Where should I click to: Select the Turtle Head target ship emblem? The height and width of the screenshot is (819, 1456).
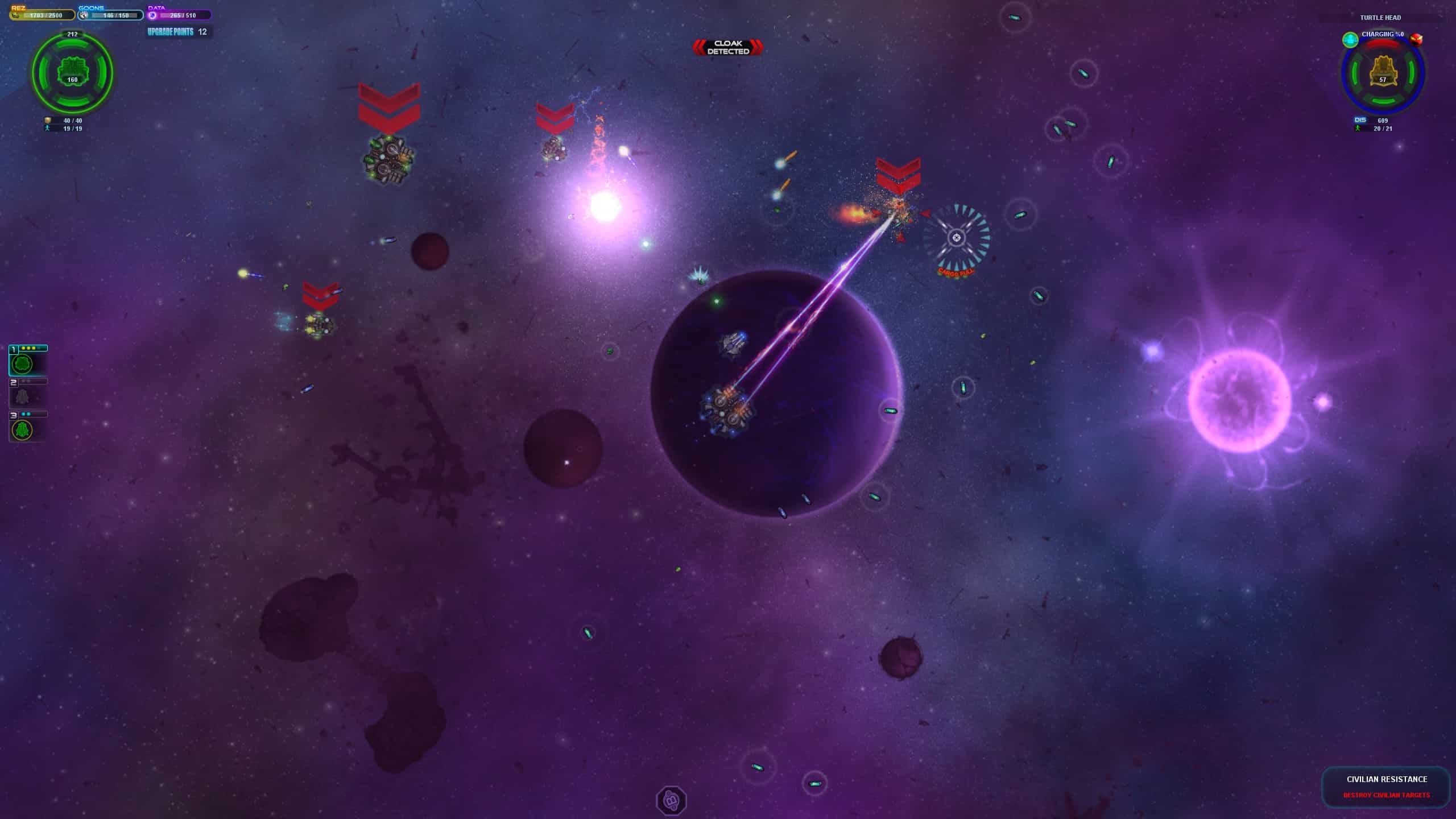1383,73
